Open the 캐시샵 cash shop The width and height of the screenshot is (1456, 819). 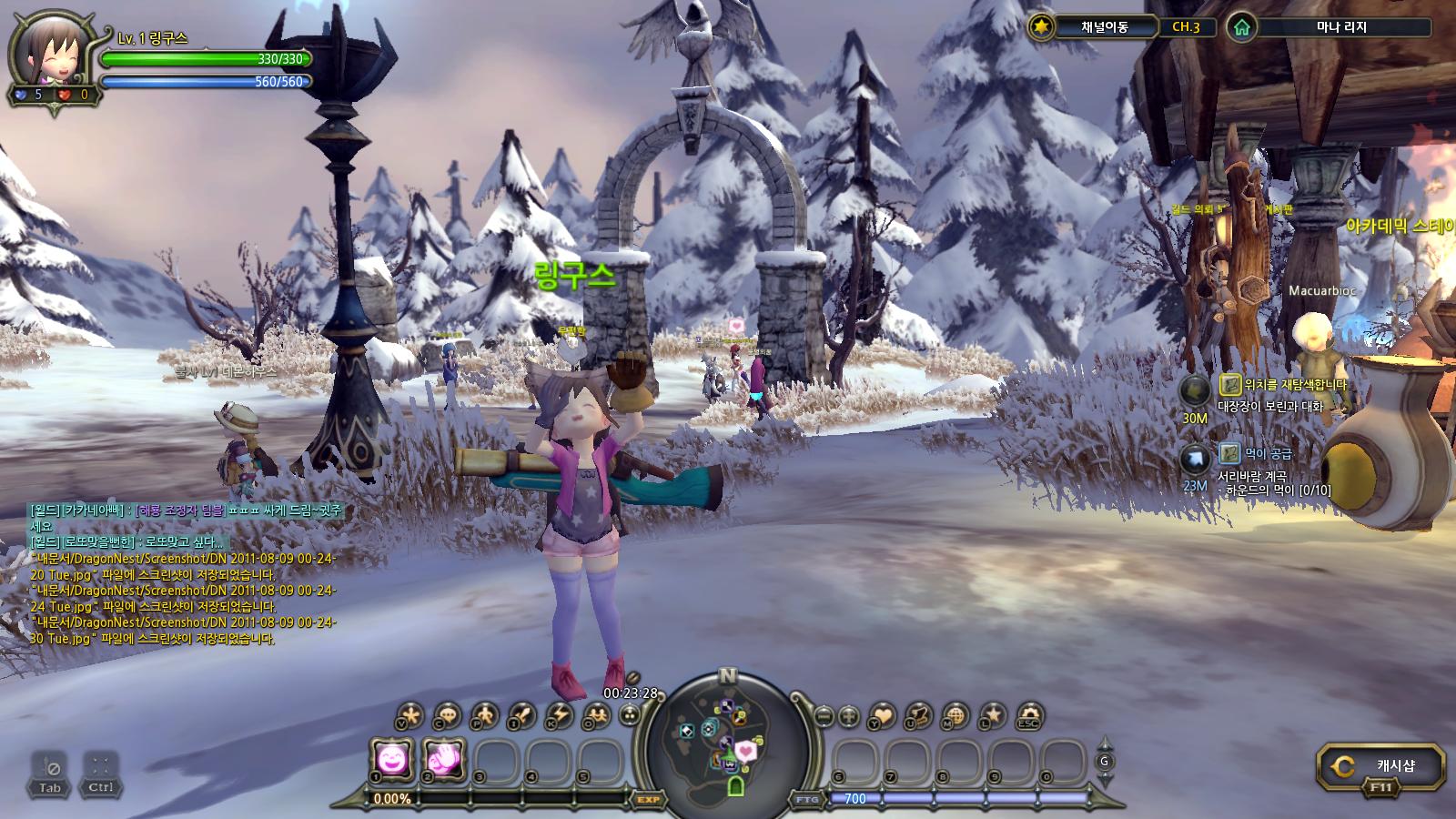[x=1381, y=766]
